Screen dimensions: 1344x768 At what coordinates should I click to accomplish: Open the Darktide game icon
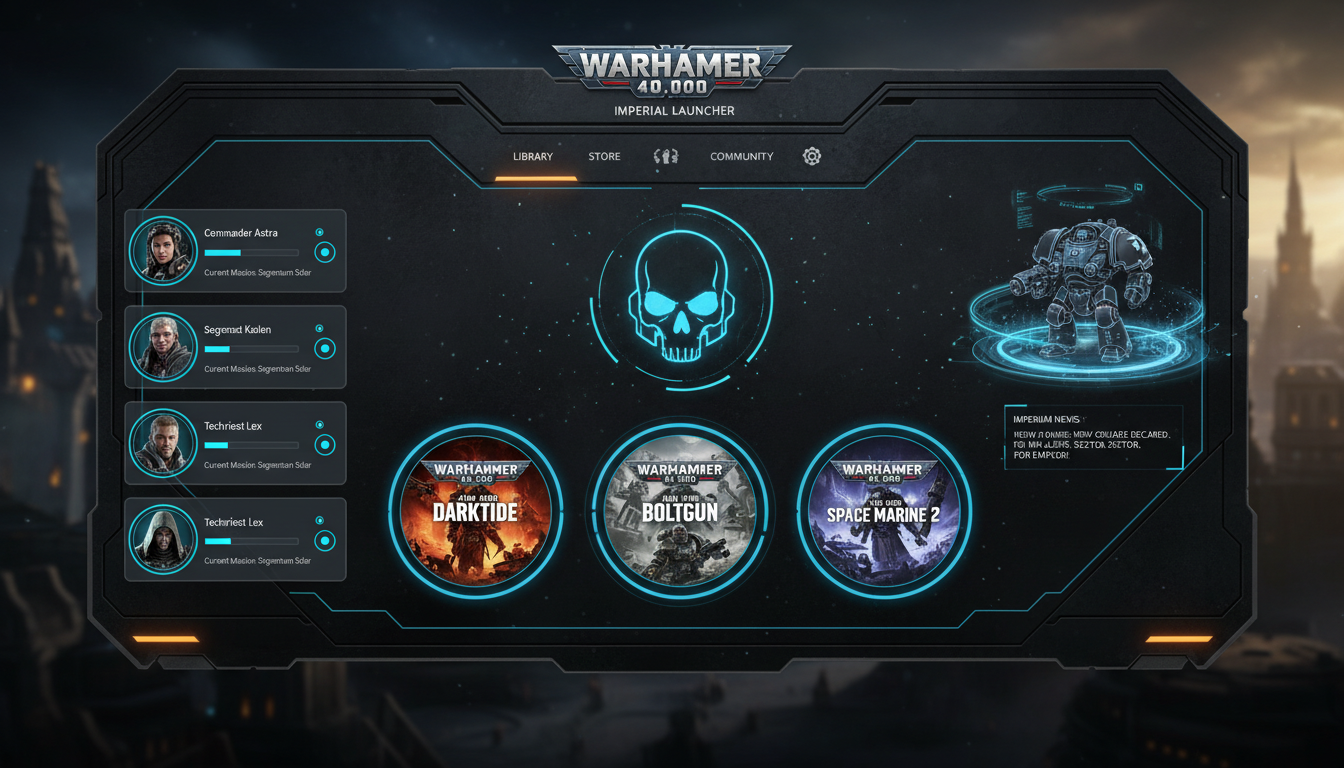point(477,511)
